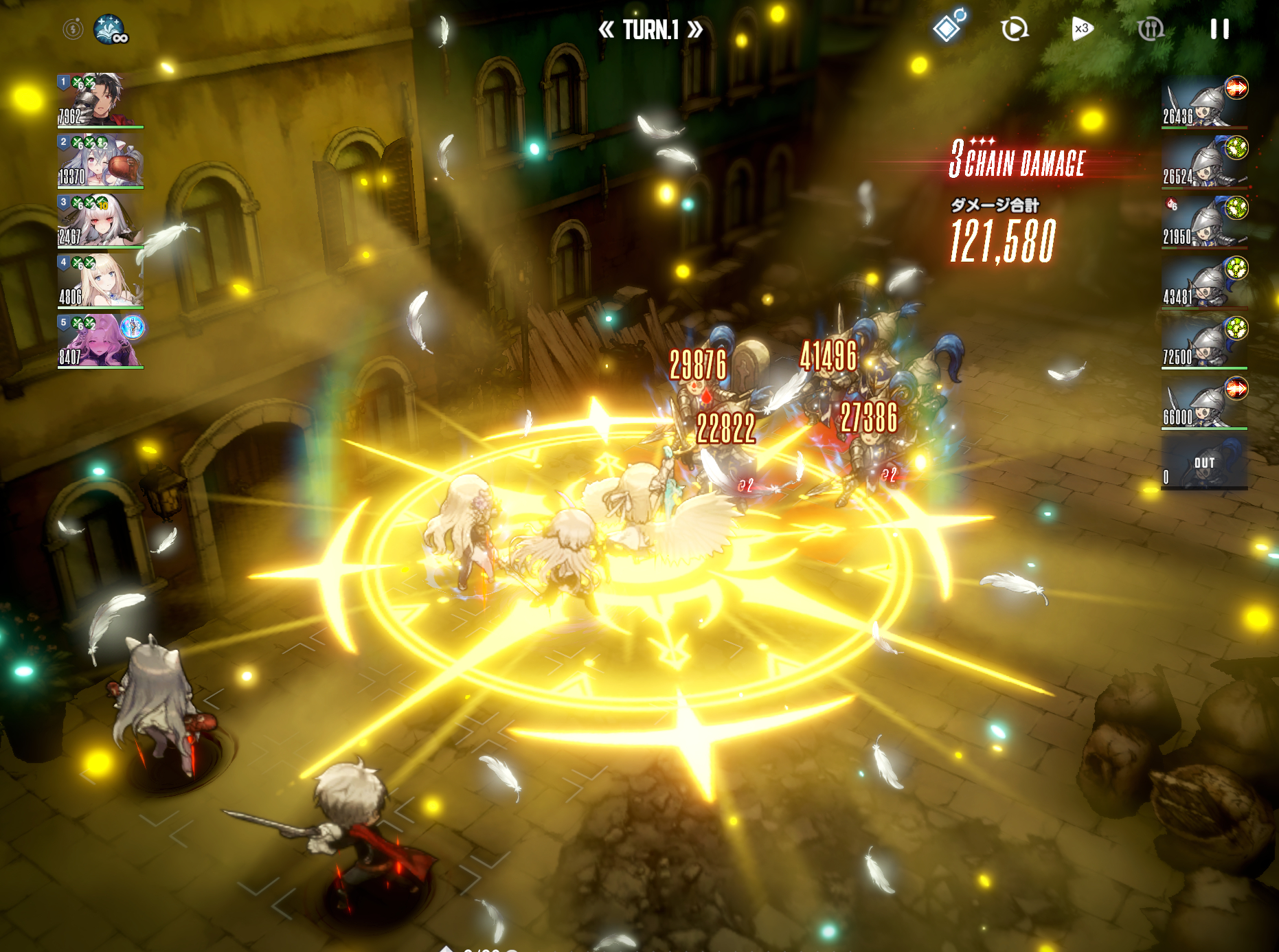Screen dimensions: 1279x952
Task: Toggle the fork-and-spoon auto-repeat icon
Action: (1150, 29)
